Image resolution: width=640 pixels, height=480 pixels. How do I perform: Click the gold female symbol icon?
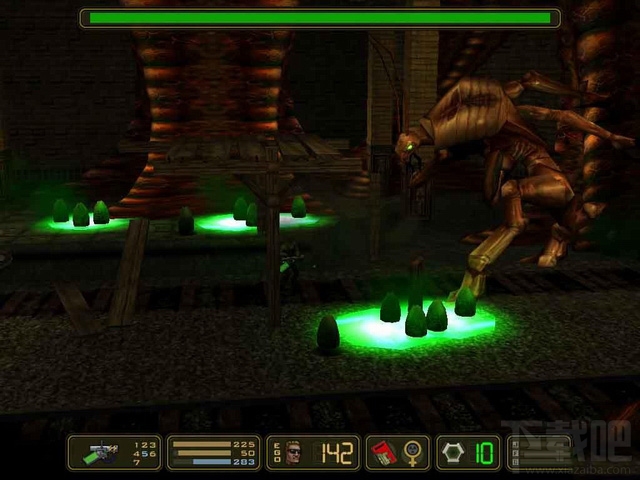412,453
